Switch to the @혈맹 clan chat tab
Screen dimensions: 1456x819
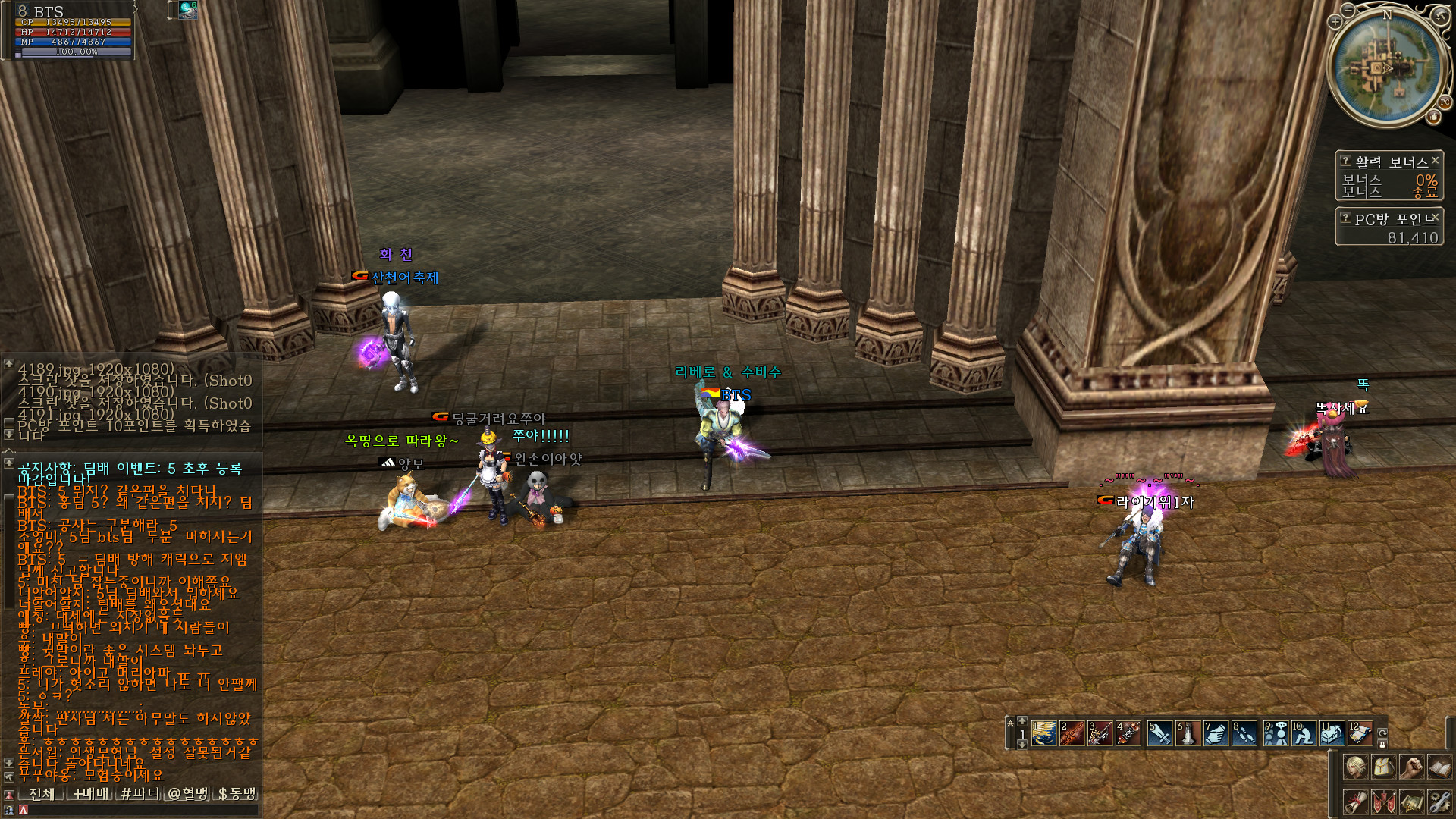tap(188, 794)
